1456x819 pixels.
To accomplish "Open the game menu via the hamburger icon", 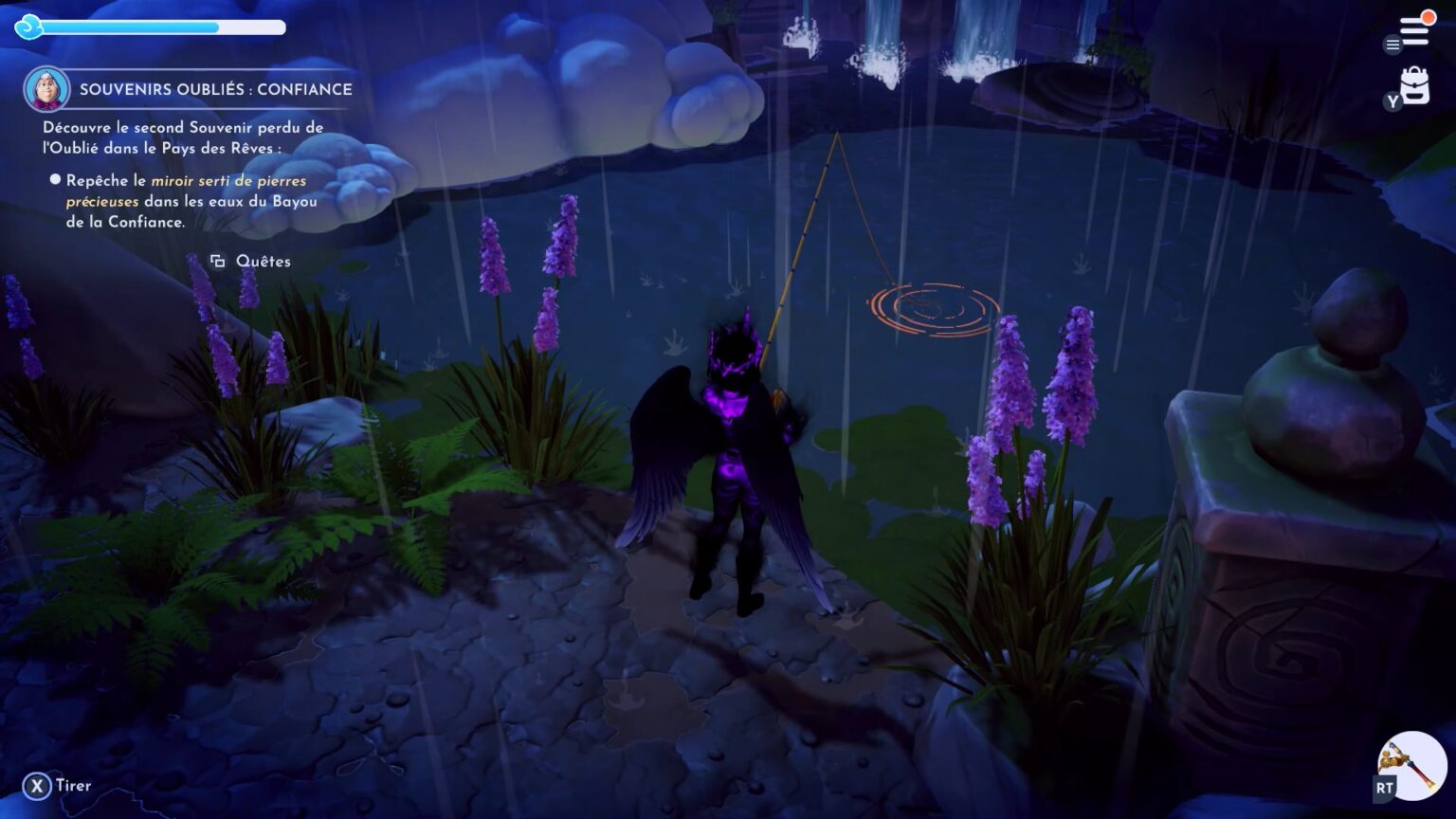I will (x=1416, y=28).
